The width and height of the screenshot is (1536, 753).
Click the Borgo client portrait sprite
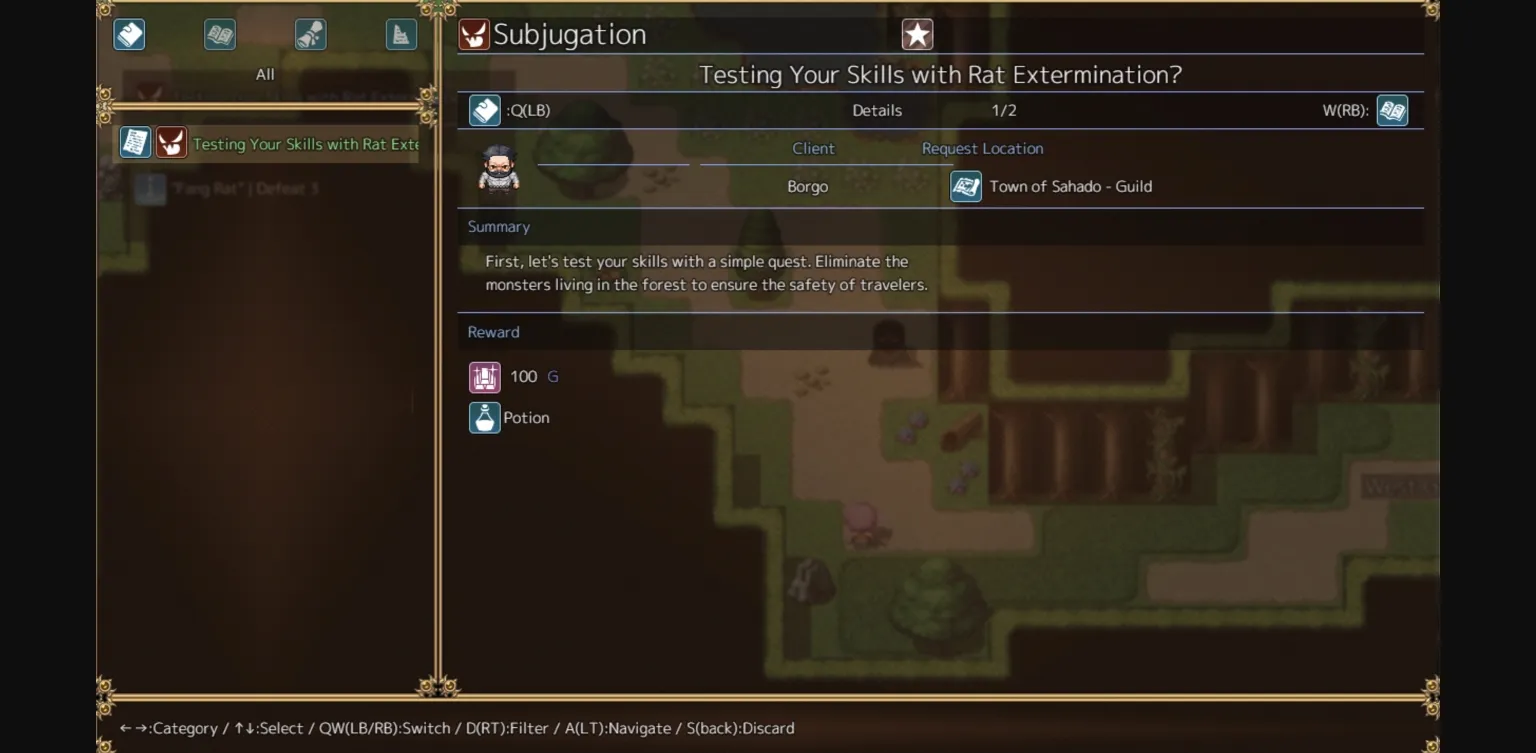[499, 170]
